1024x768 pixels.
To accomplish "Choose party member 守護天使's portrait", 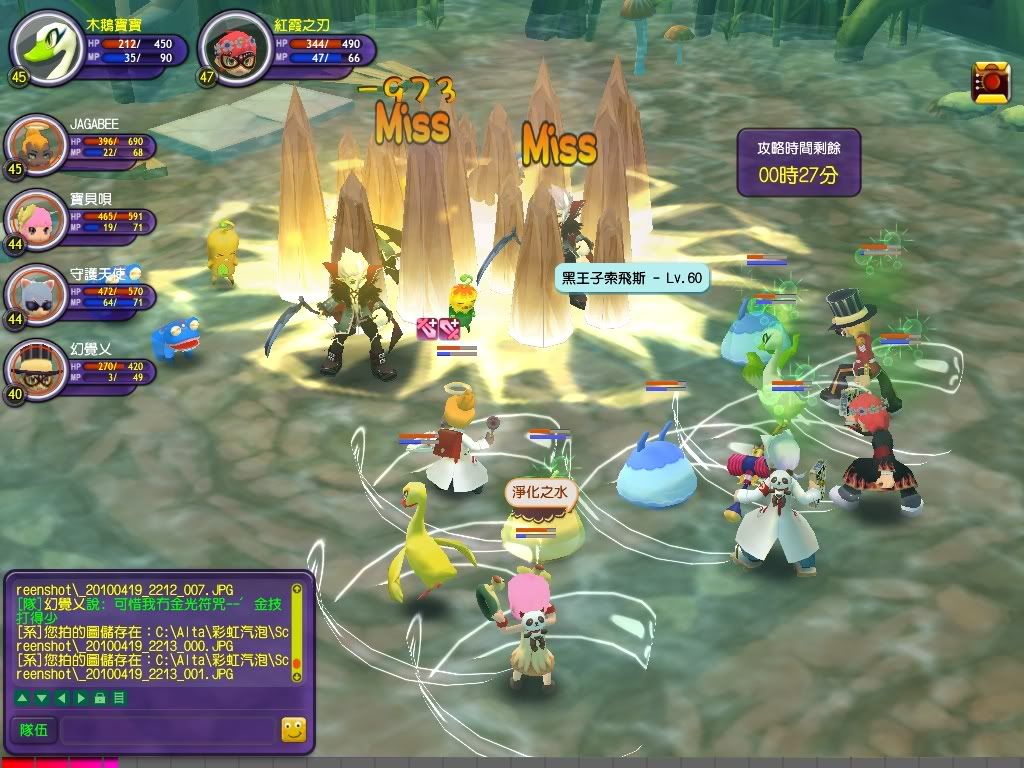I will click(x=34, y=294).
